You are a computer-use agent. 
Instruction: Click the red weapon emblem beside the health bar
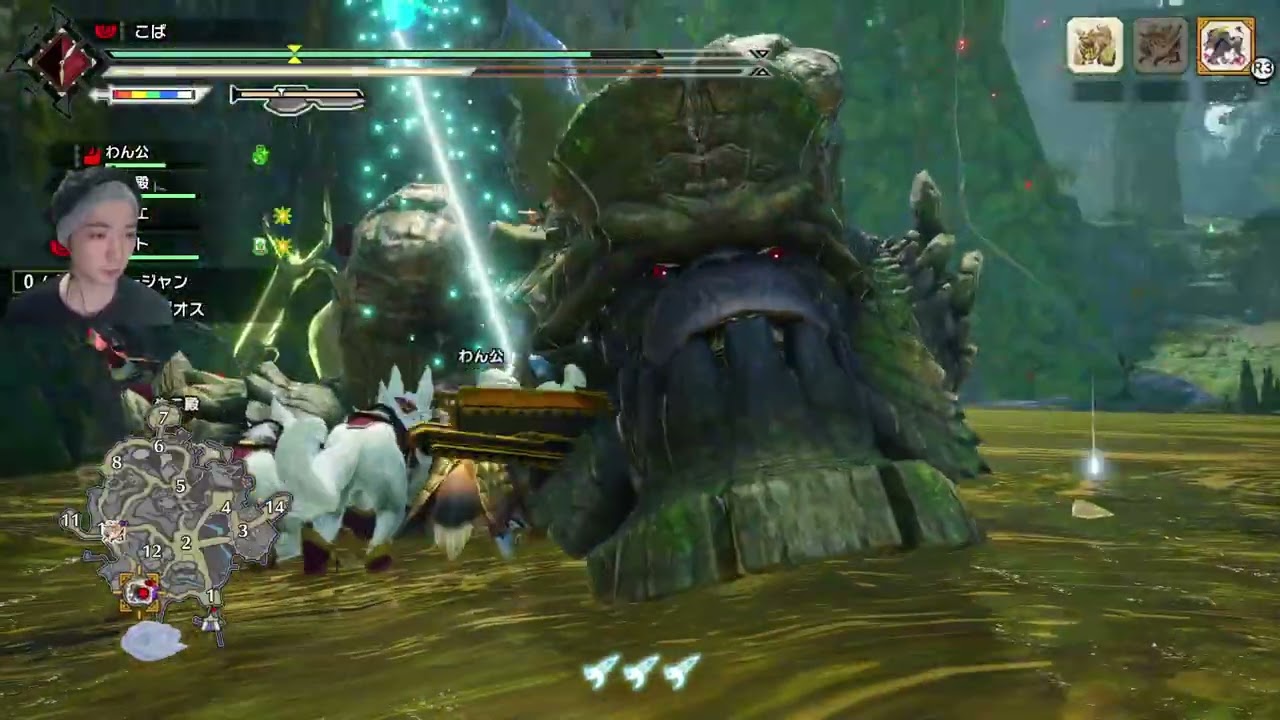[x=59, y=60]
